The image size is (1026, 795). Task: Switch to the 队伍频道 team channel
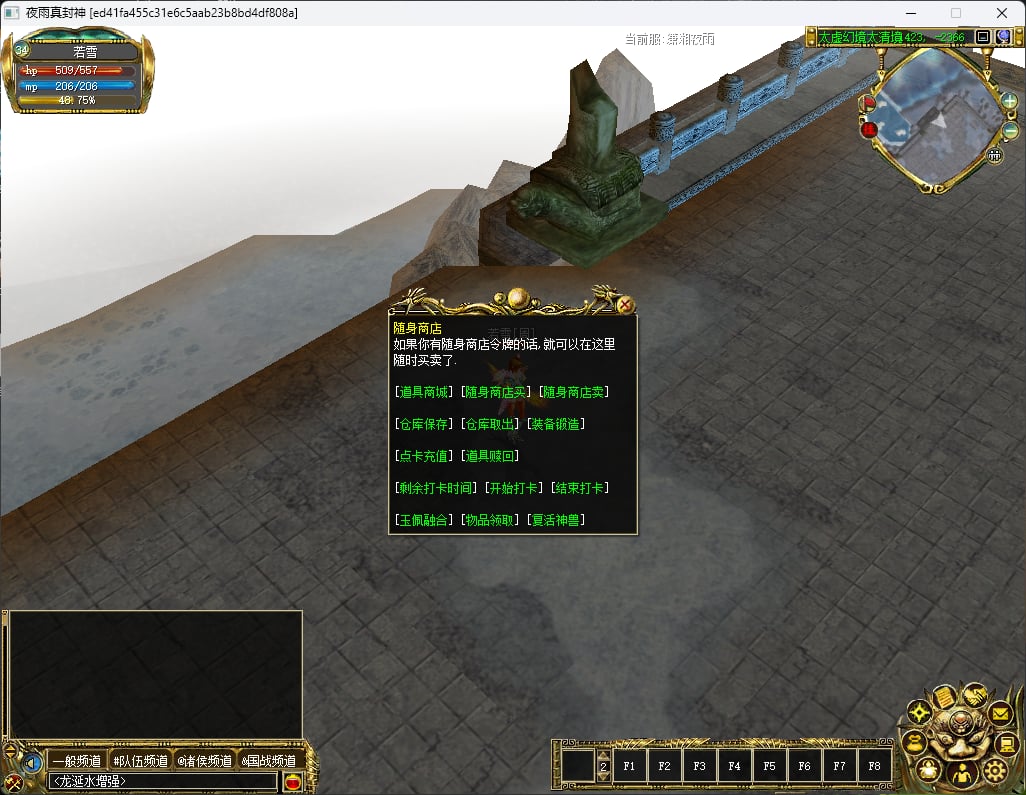tap(141, 761)
